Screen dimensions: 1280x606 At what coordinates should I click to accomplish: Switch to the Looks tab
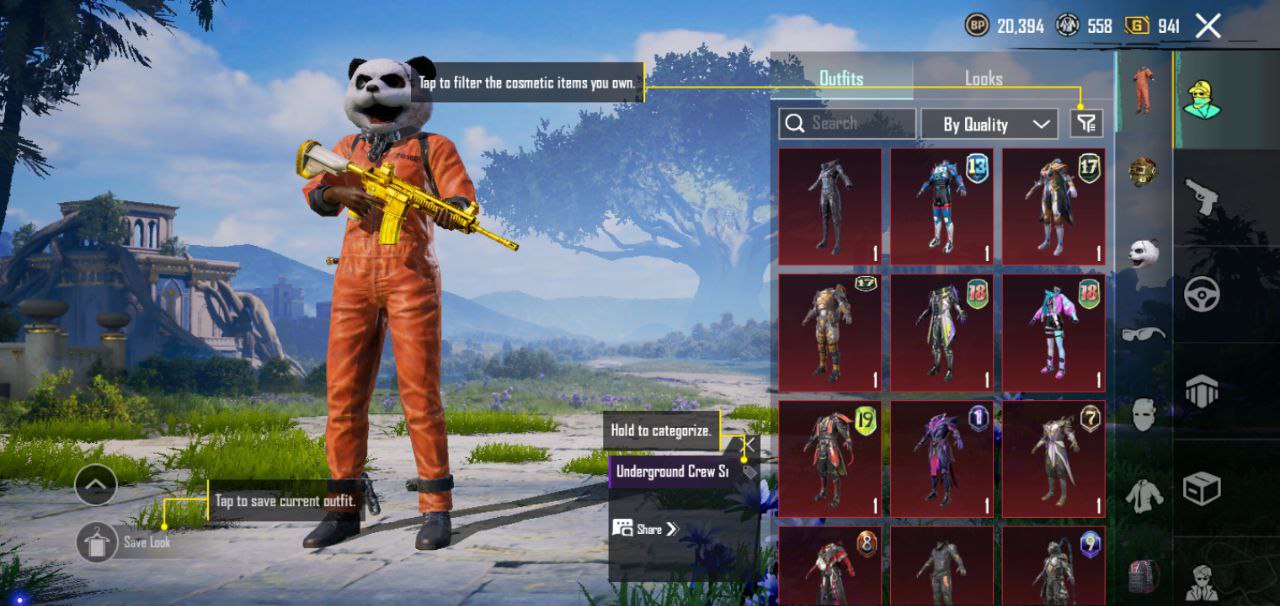pos(983,78)
